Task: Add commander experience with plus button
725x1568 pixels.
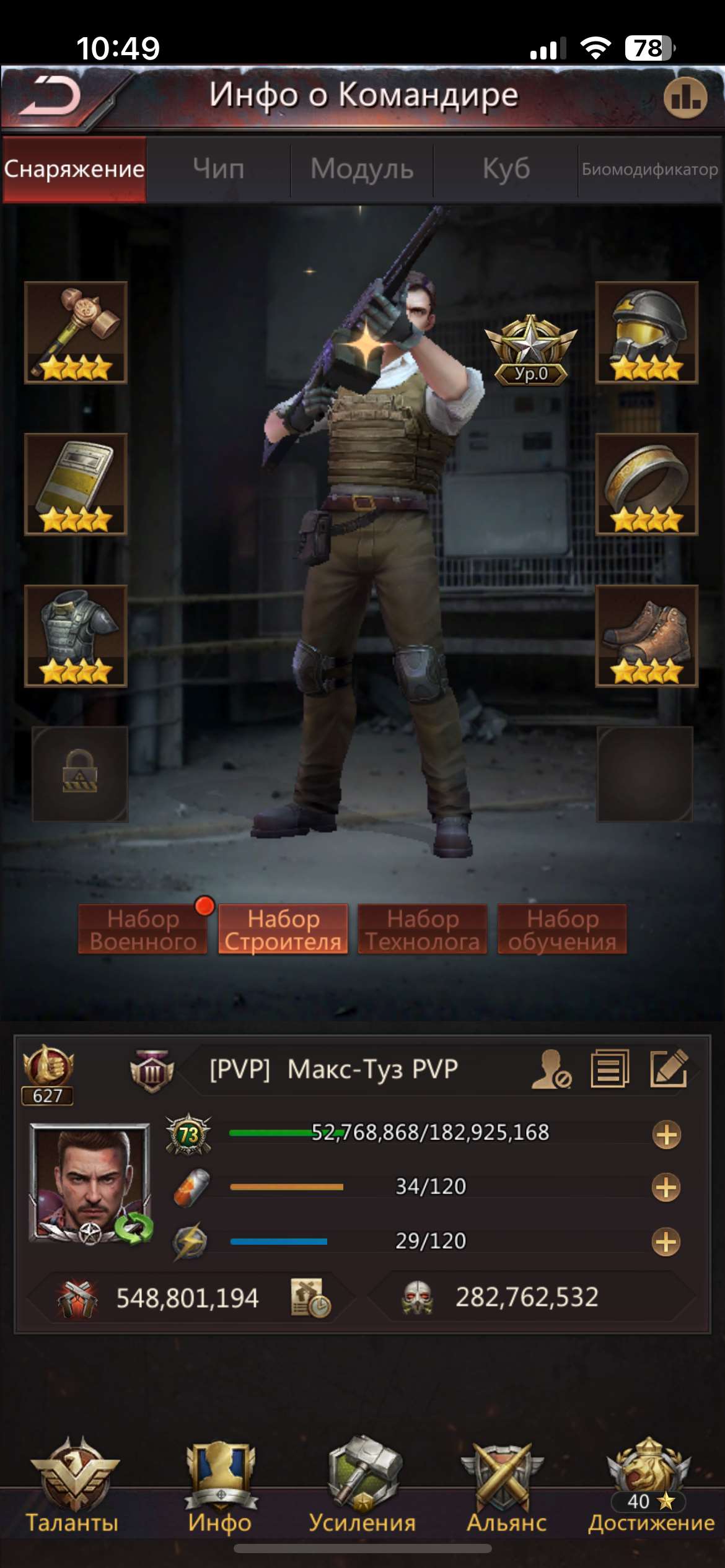Action: point(667,1135)
